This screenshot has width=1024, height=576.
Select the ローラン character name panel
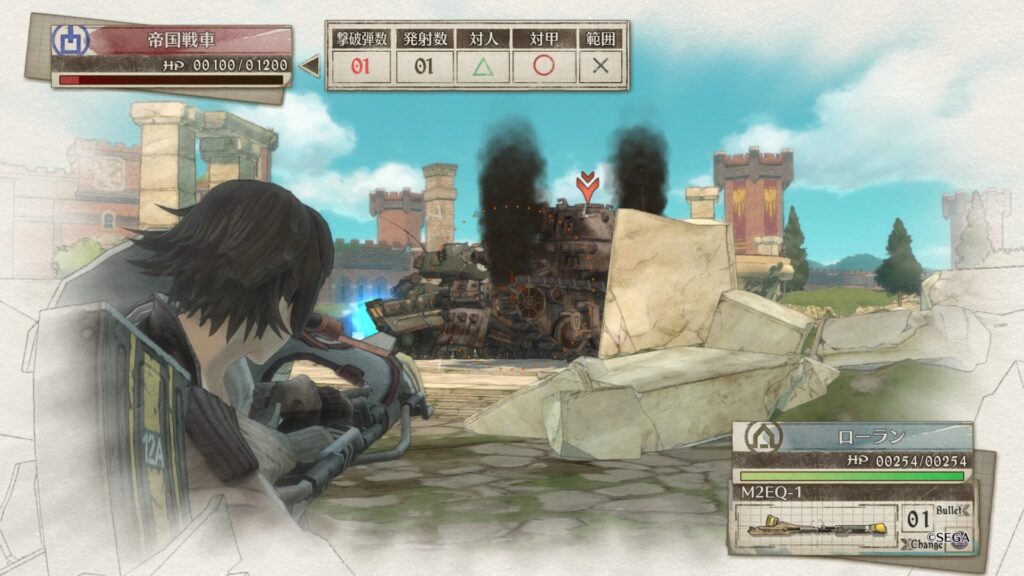click(853, 437)
